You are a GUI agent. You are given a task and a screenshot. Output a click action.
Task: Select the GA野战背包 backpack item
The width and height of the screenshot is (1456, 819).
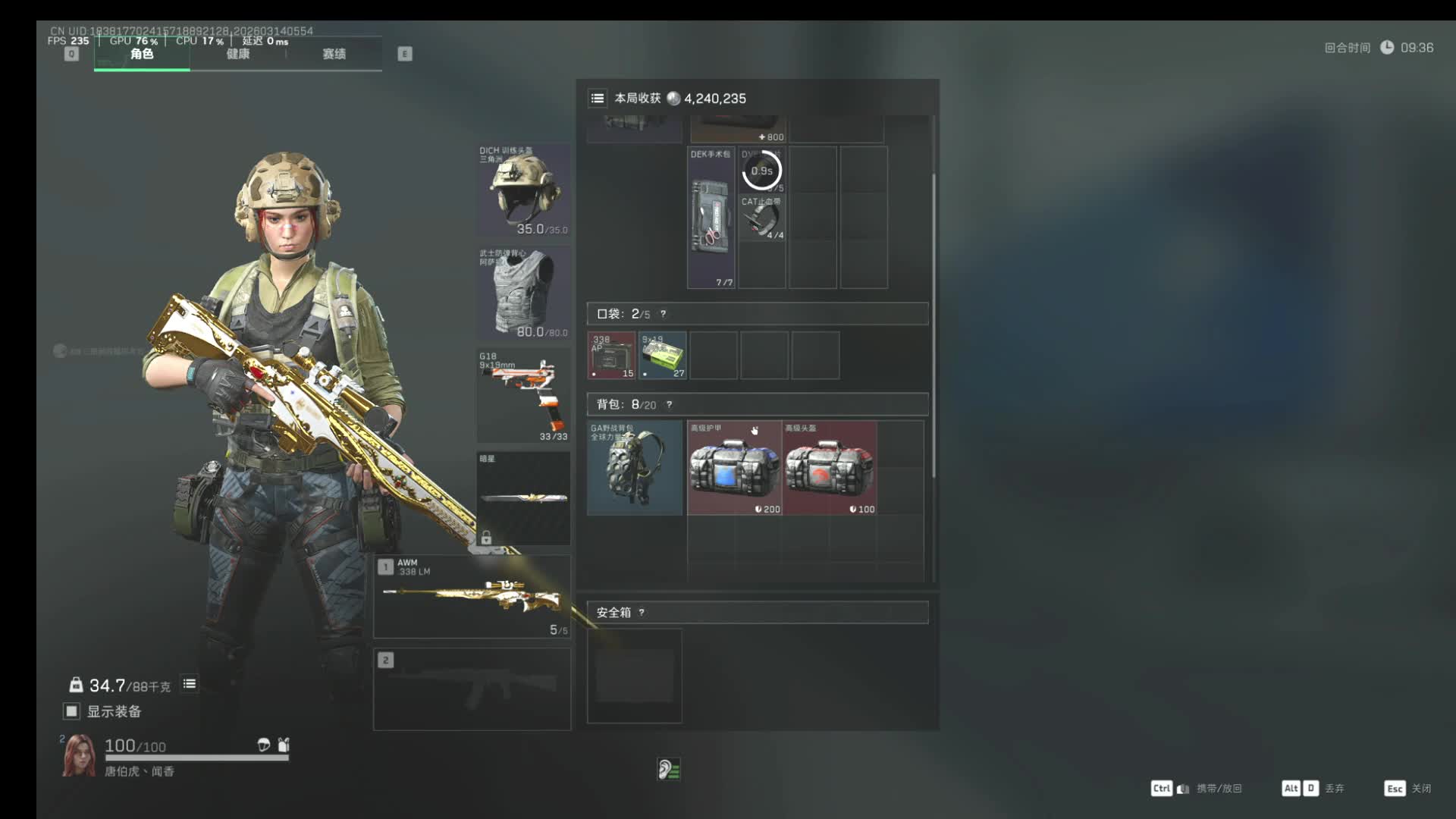click(x=635, y=468)
